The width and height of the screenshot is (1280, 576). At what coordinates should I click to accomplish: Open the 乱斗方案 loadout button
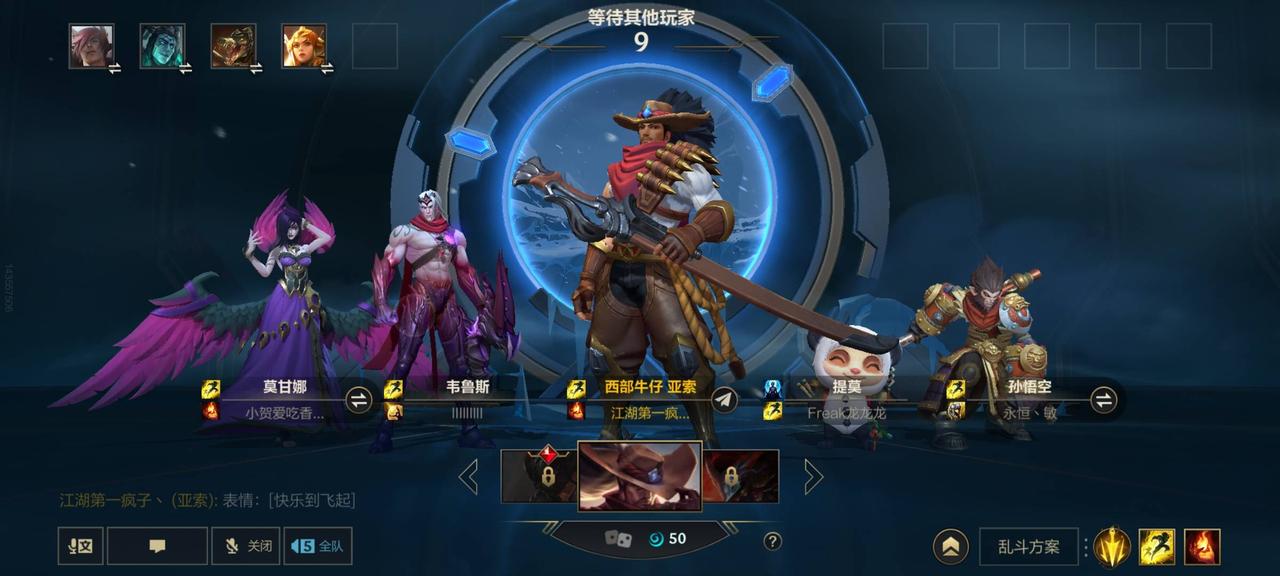[x=1028, y=547]
